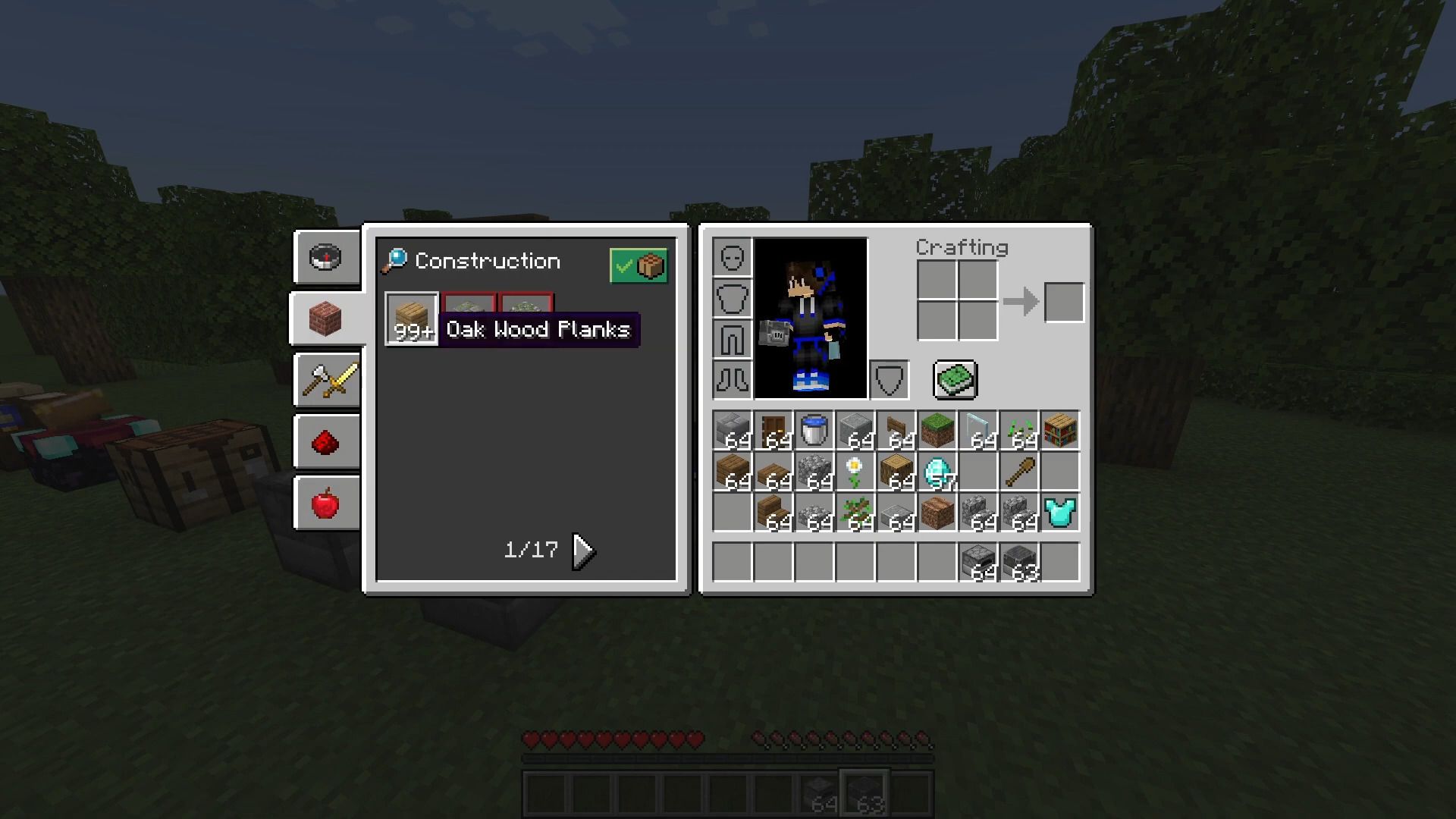Pick up the water bucket
Viewport: 1456px width, 819px height.
814,430
